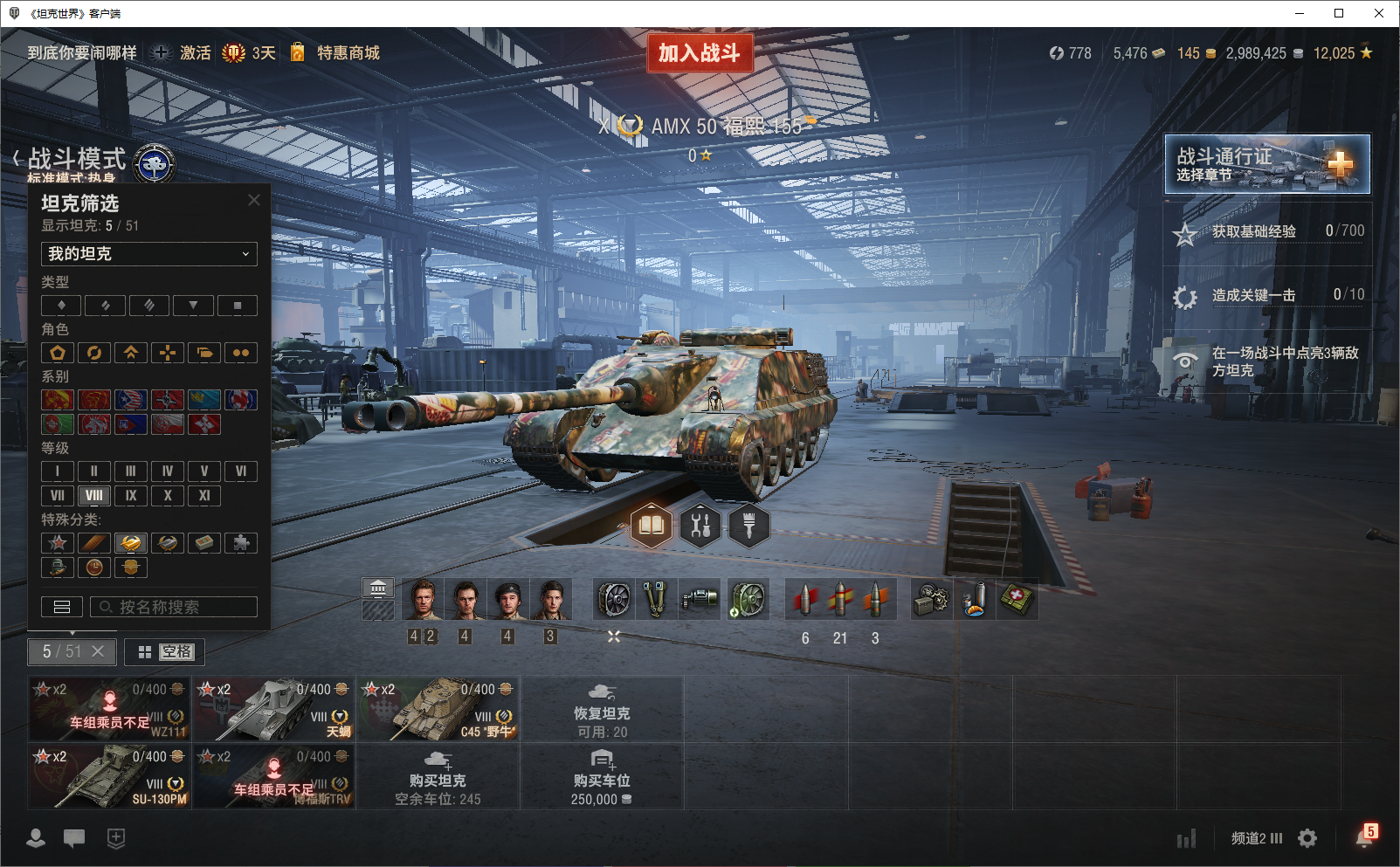Clear the 5/51 filter counter
Viewport: 1400px width, 867px height.
click(98, 651)
